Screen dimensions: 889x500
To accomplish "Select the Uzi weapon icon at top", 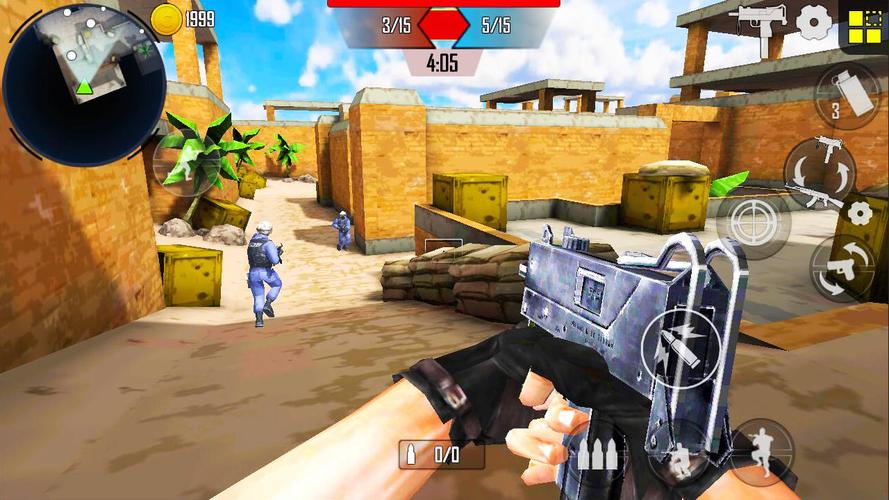I will click(x=762, y=23).
